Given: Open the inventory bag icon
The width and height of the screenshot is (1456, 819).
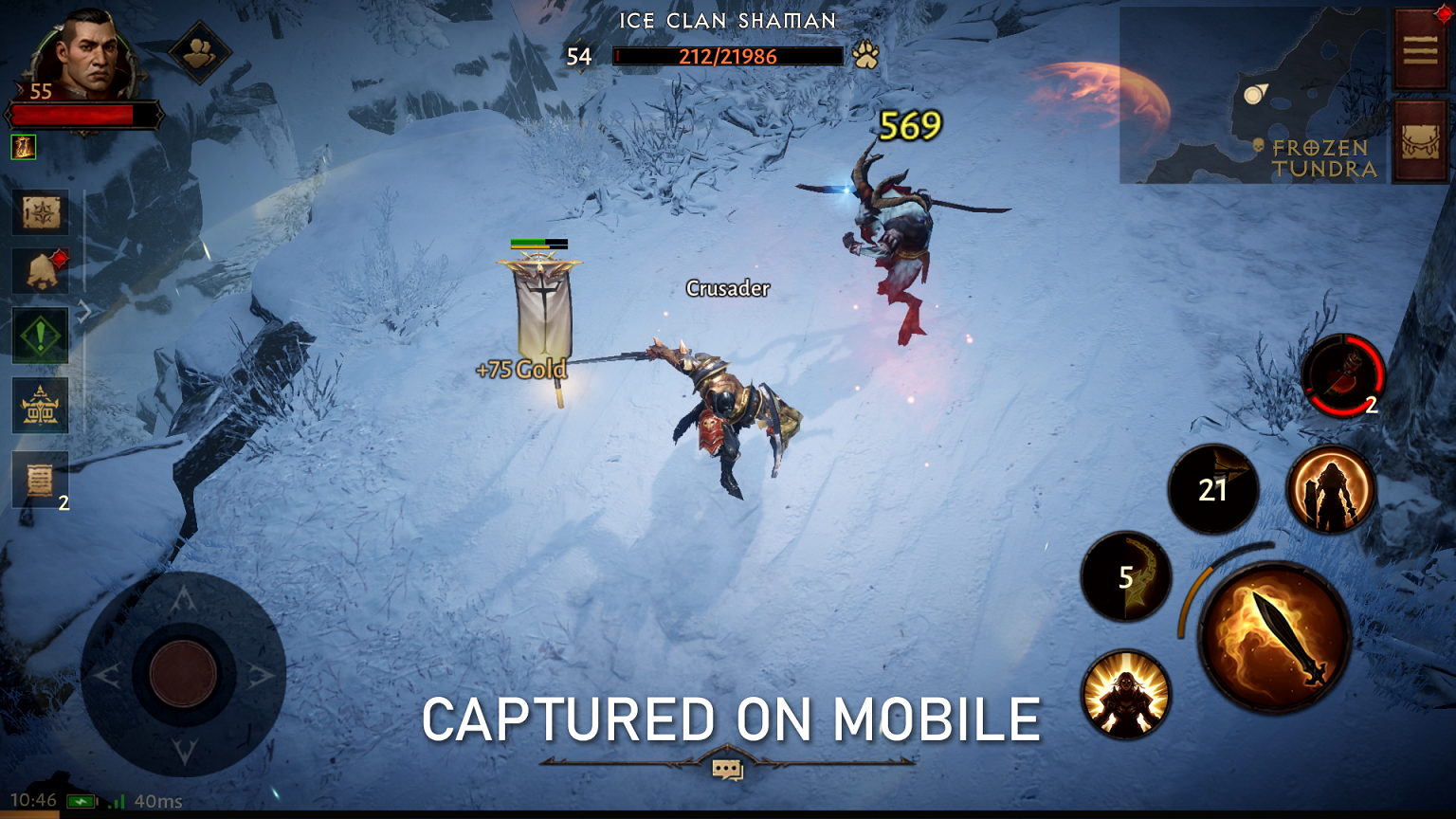Looking at the screenshot, I should [x=1419, y=142].
